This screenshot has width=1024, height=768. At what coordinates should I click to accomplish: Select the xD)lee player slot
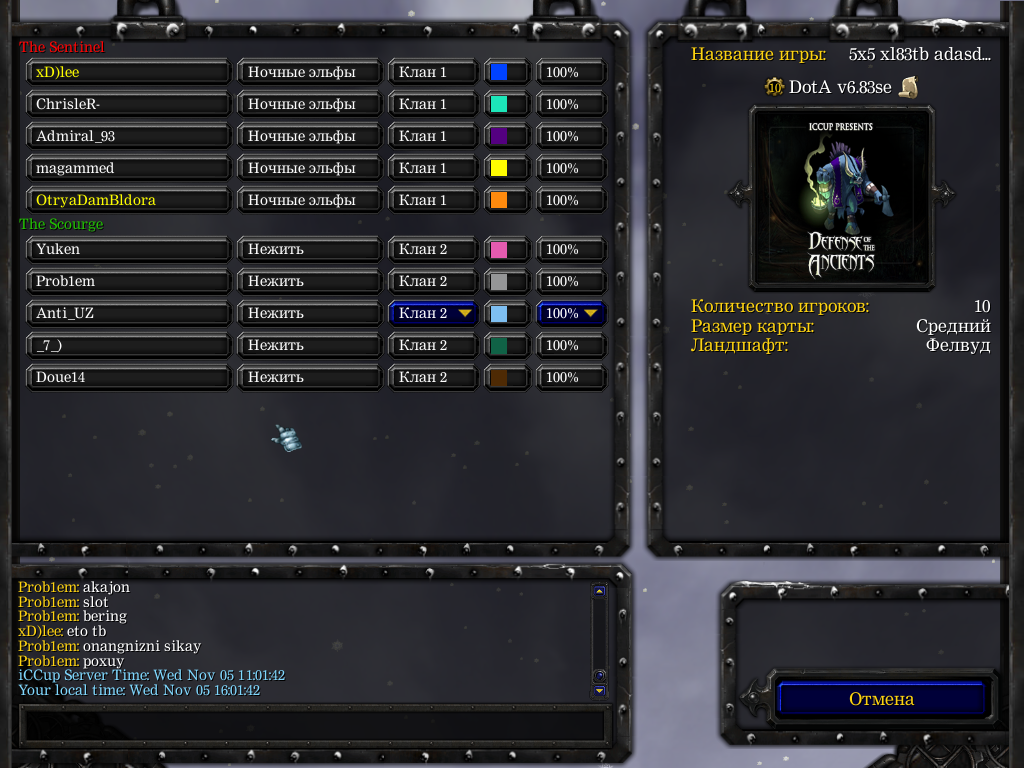point(128,72)
